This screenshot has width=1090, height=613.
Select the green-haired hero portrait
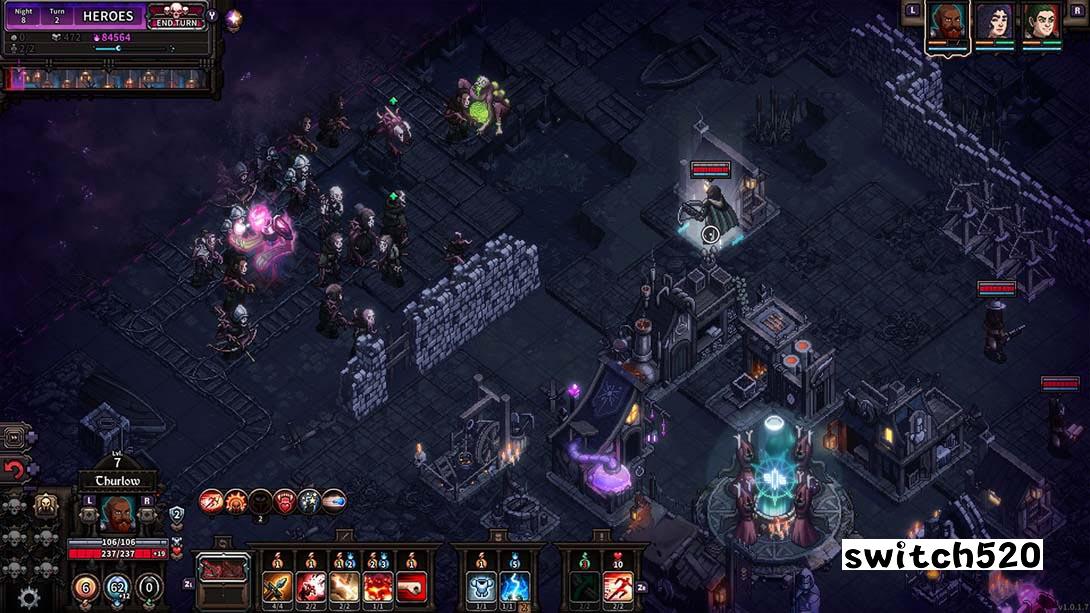(1041, 23)
